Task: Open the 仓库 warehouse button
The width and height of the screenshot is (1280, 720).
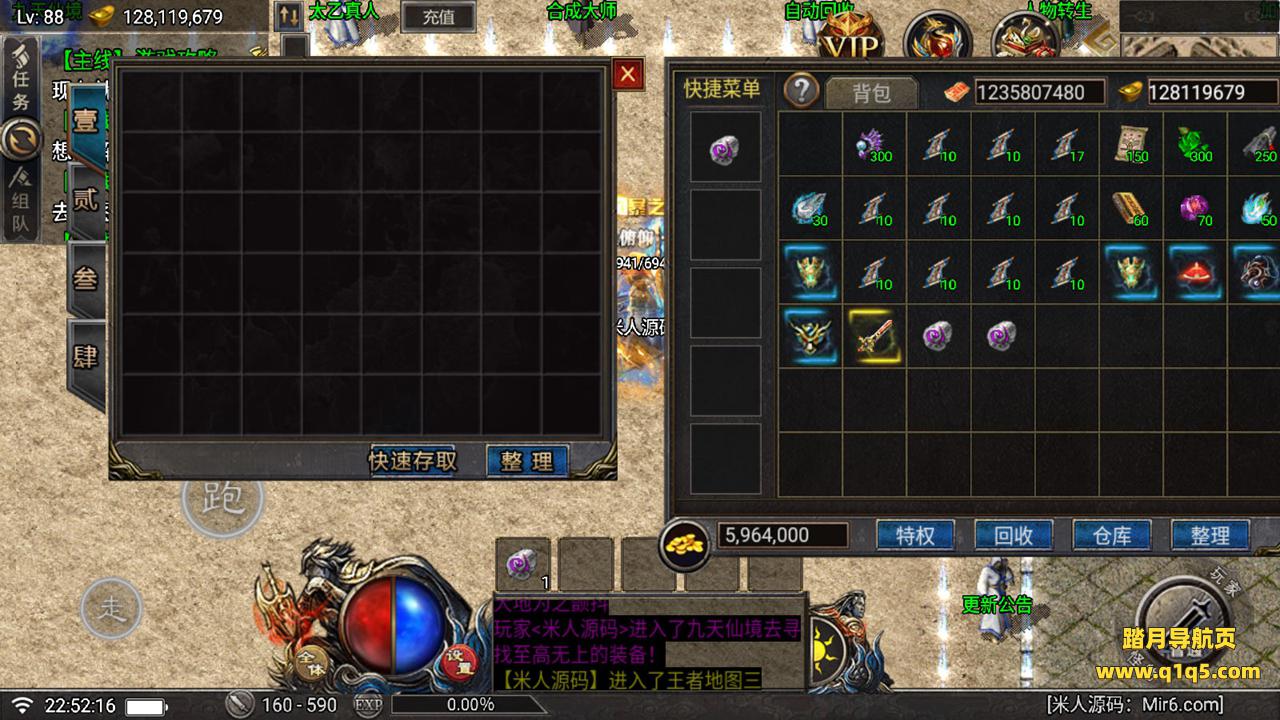Action: click(1111, 536)
